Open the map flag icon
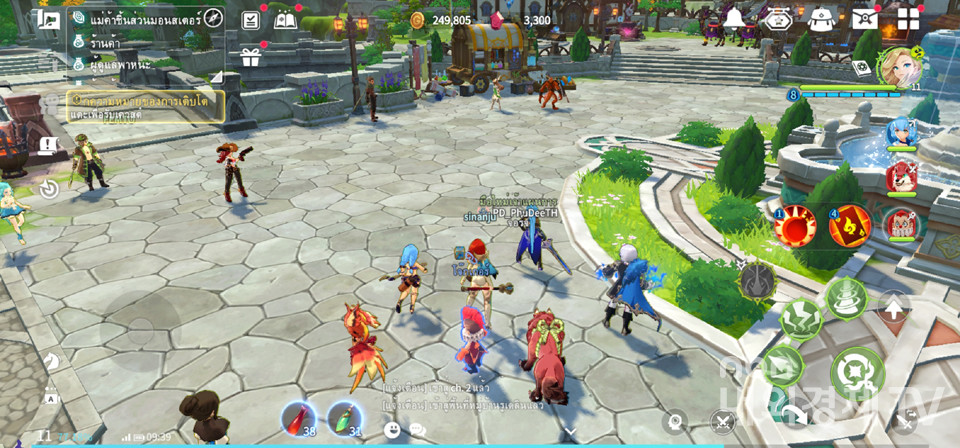The height and width of the screenshot is (448, 960). [x=47, y=19]
